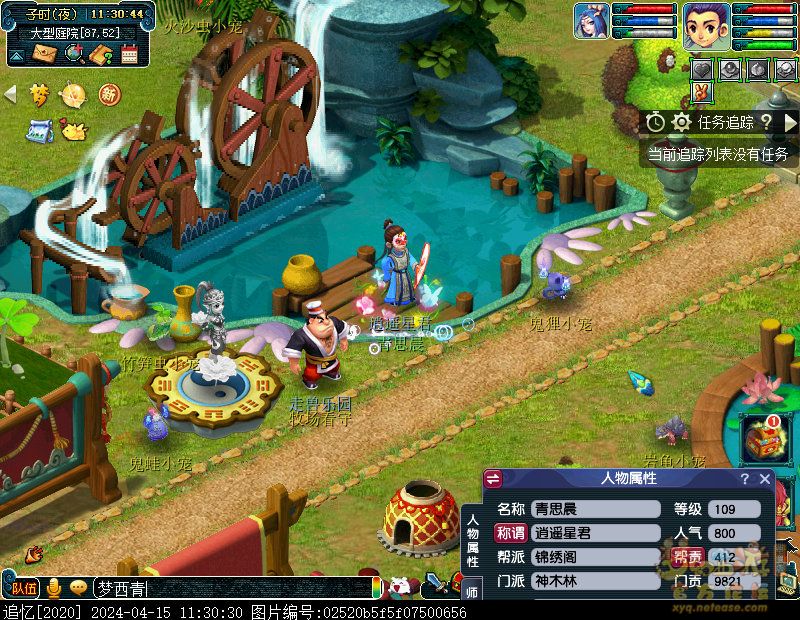
Task: Open the help guidebook icon
Action: coord(100,54)
